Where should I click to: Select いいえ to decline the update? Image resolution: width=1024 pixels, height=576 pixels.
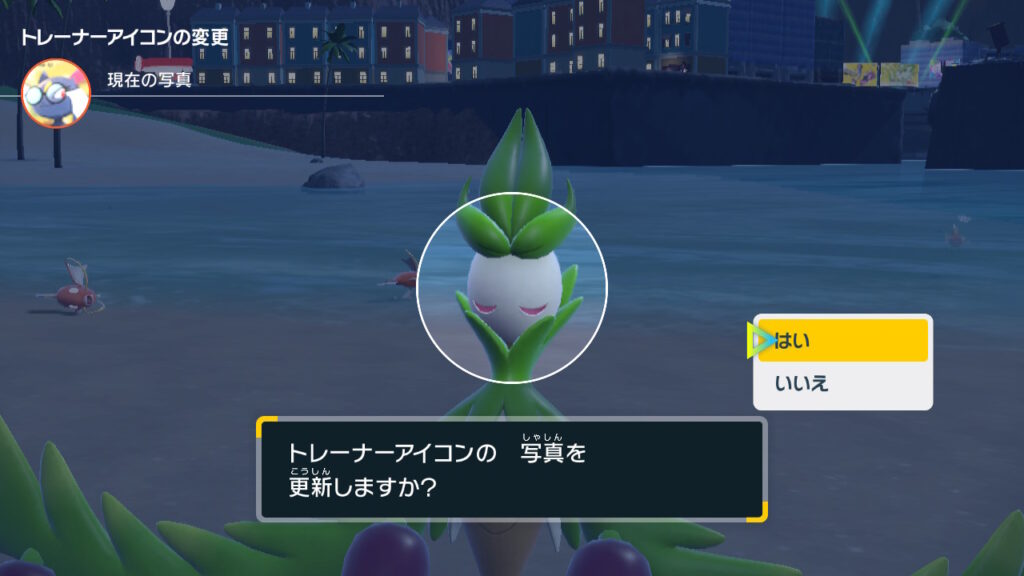point(843,383)
